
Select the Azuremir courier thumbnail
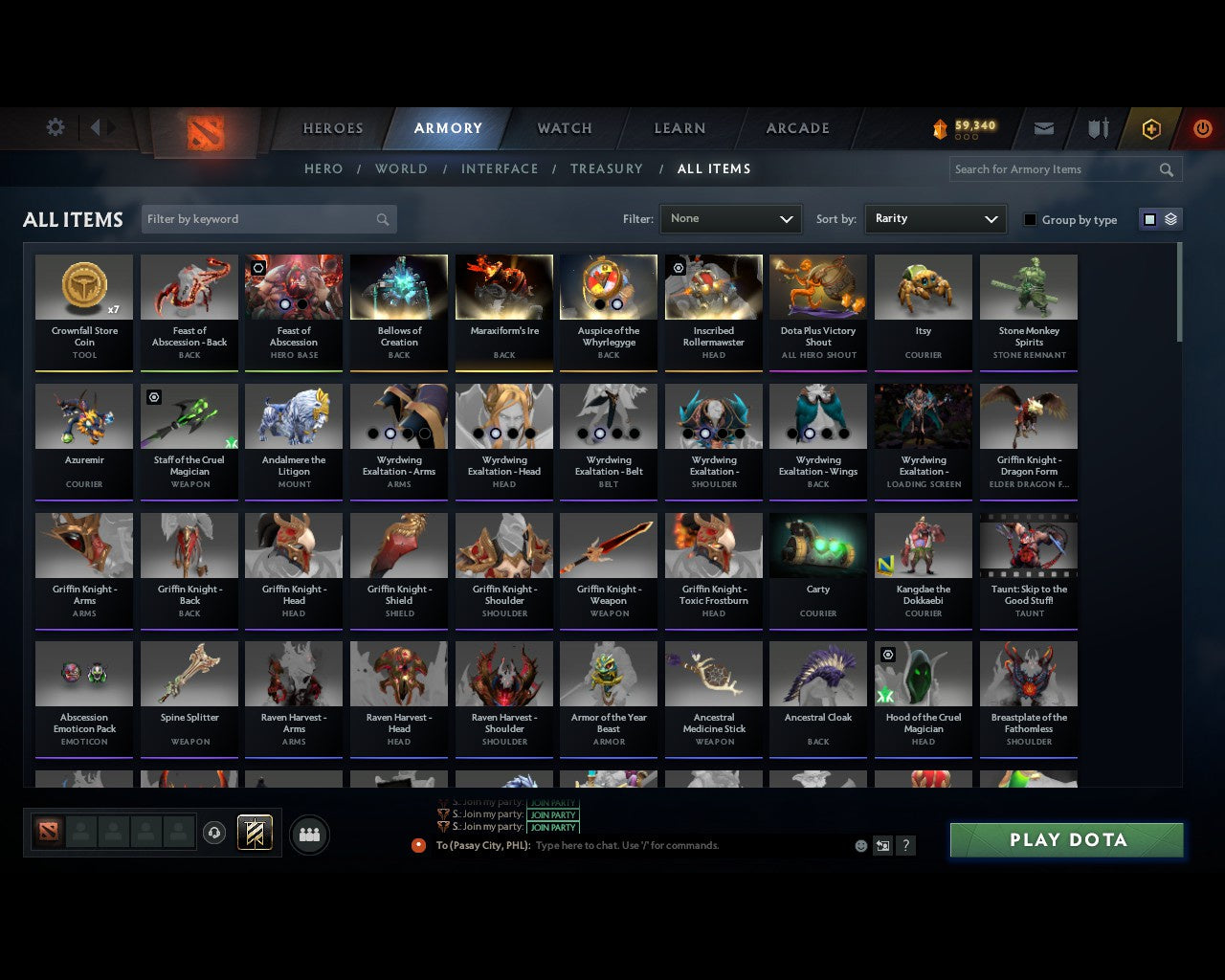[83, 415]
